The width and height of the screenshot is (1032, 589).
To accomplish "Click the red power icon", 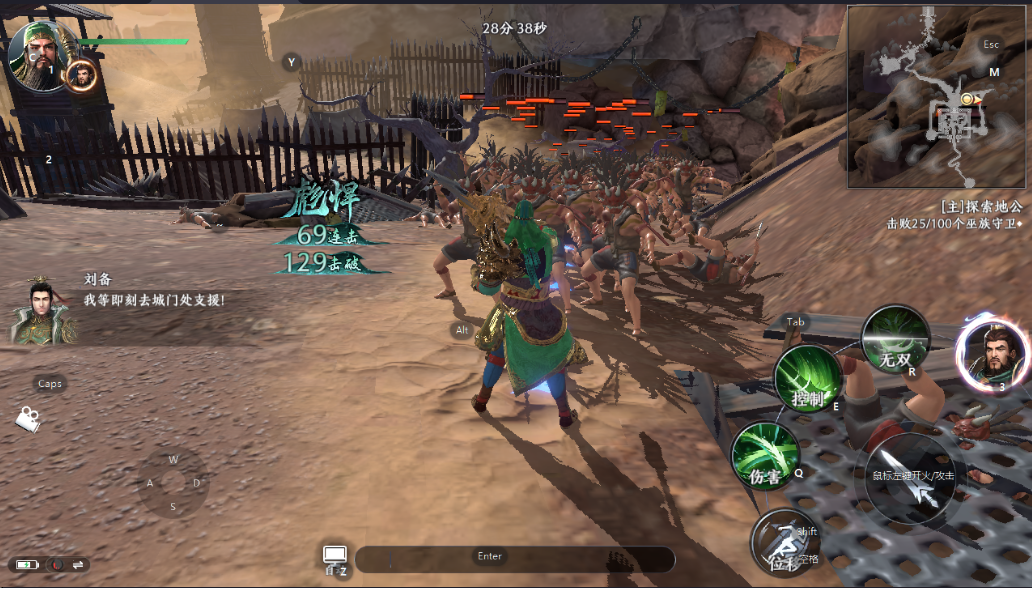I will [x=56, y=565].
